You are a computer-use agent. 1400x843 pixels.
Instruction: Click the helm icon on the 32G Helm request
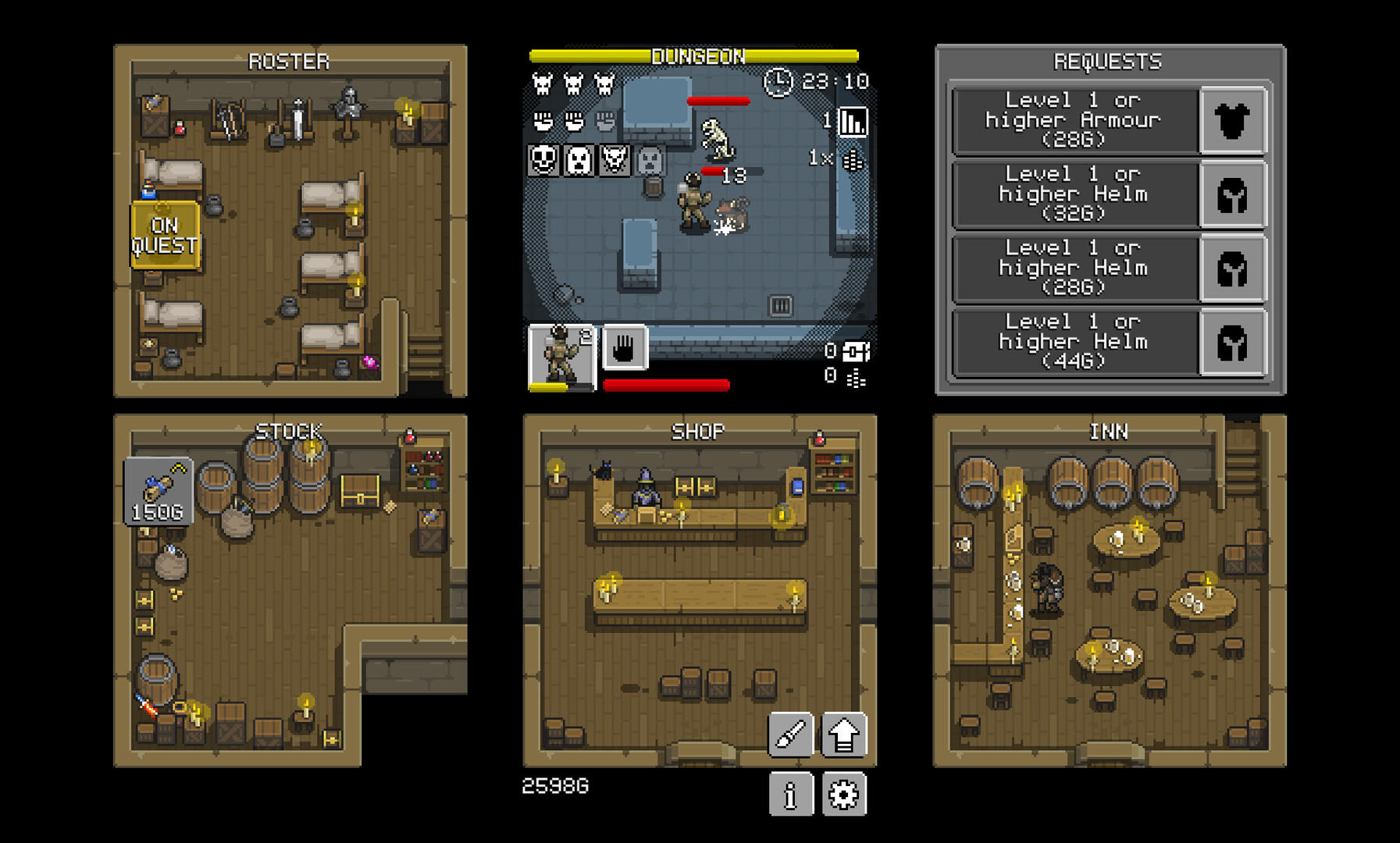pos(1234,194)
